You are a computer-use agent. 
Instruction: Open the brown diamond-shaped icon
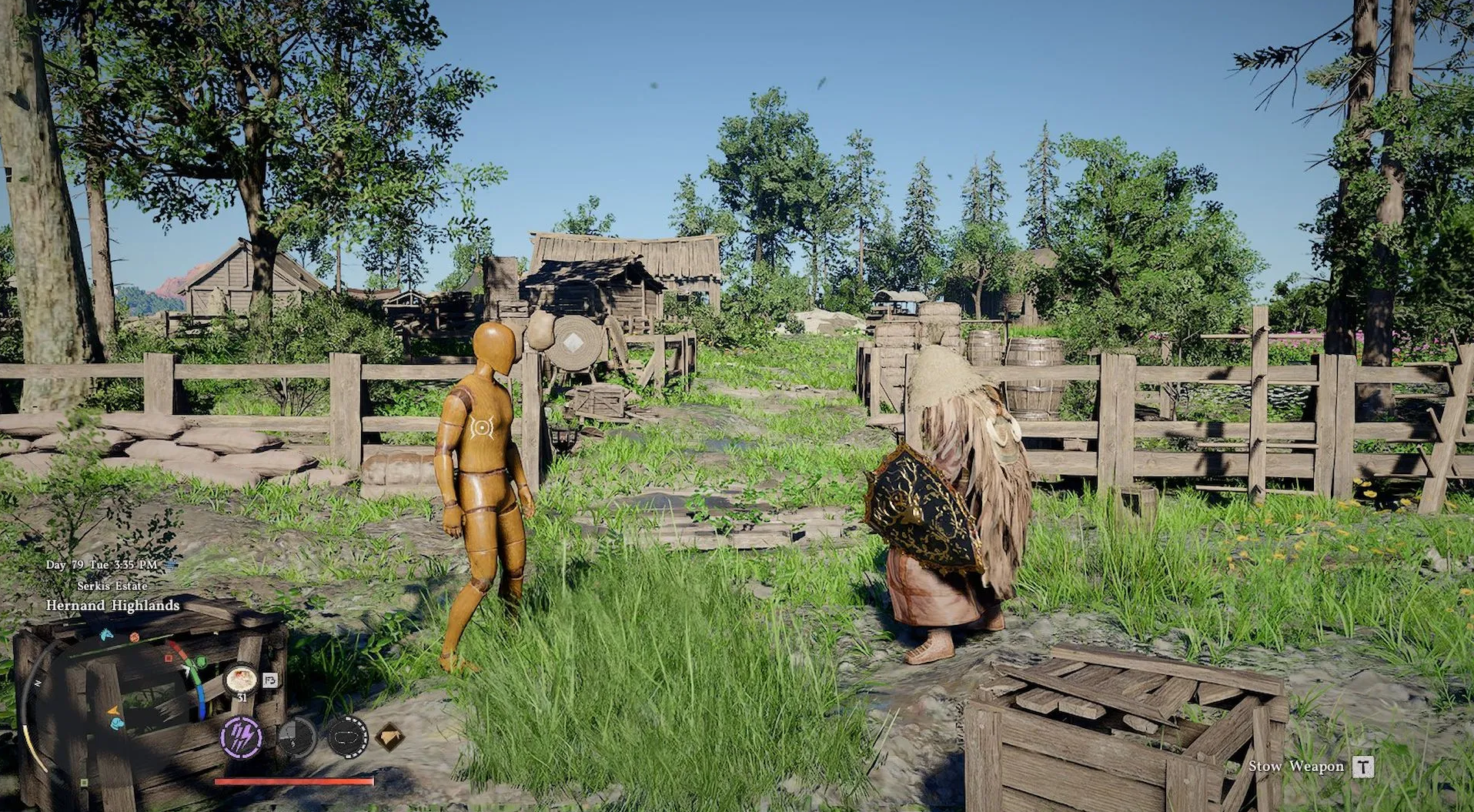click(390, 737)
